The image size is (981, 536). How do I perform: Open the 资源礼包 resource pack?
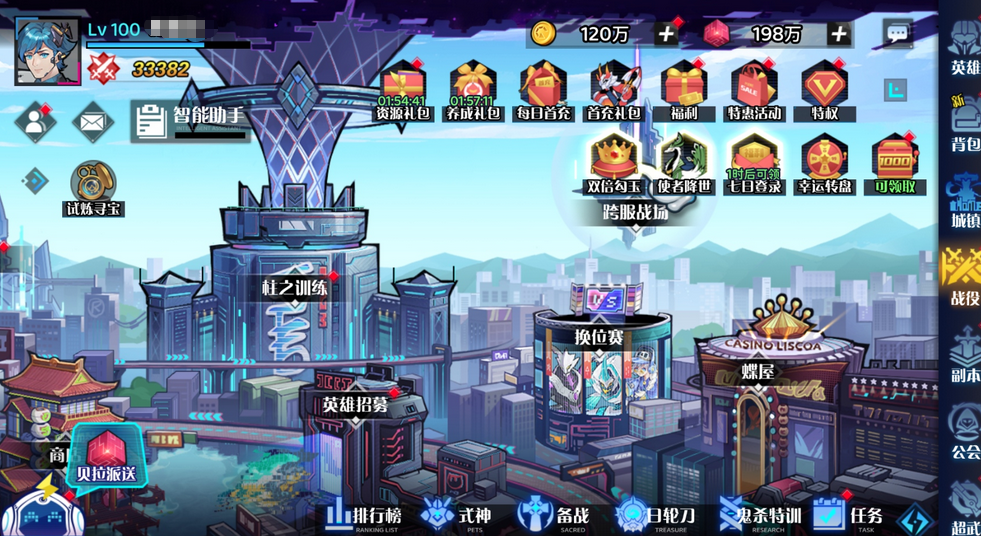(x=403, y=90)
